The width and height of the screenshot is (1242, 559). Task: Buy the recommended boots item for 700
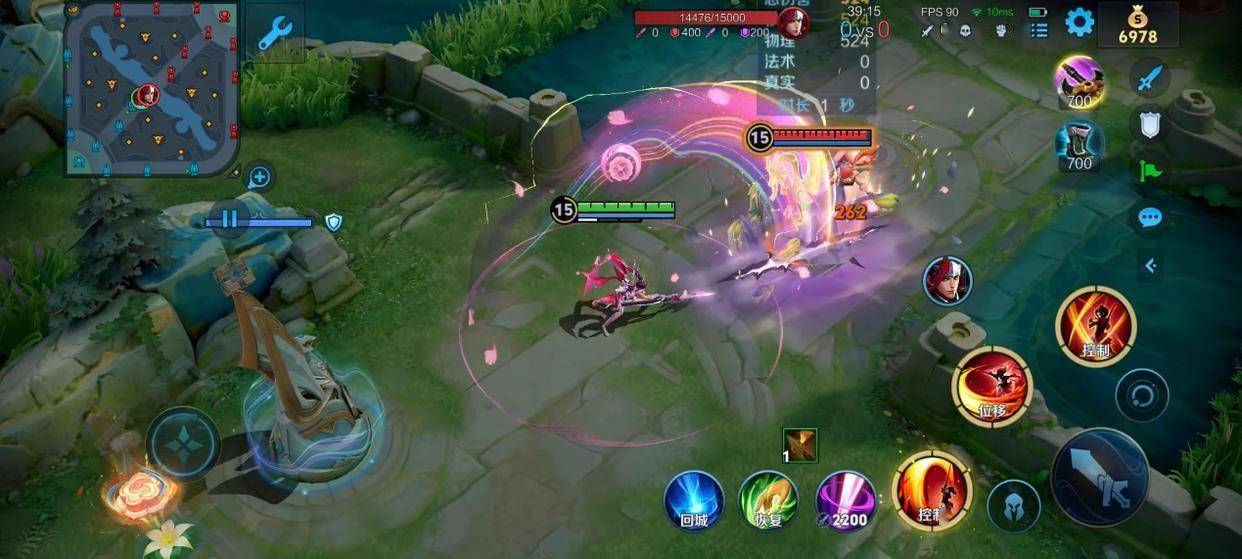point(1079,144)
